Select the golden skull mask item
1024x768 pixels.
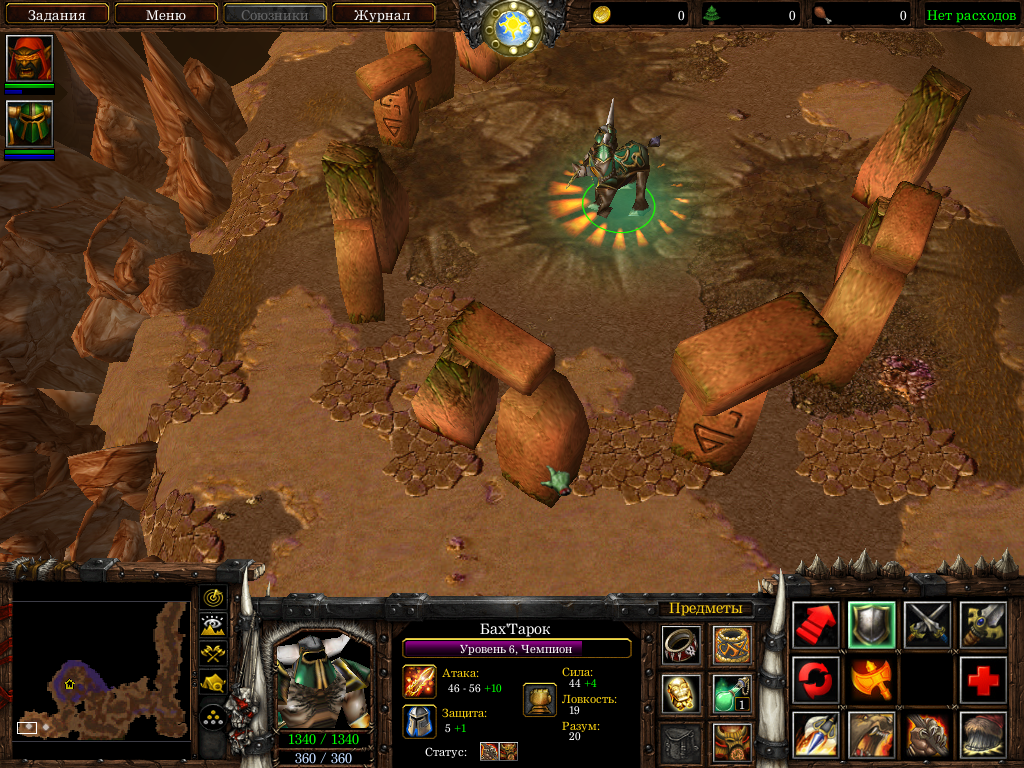(681, 693)
